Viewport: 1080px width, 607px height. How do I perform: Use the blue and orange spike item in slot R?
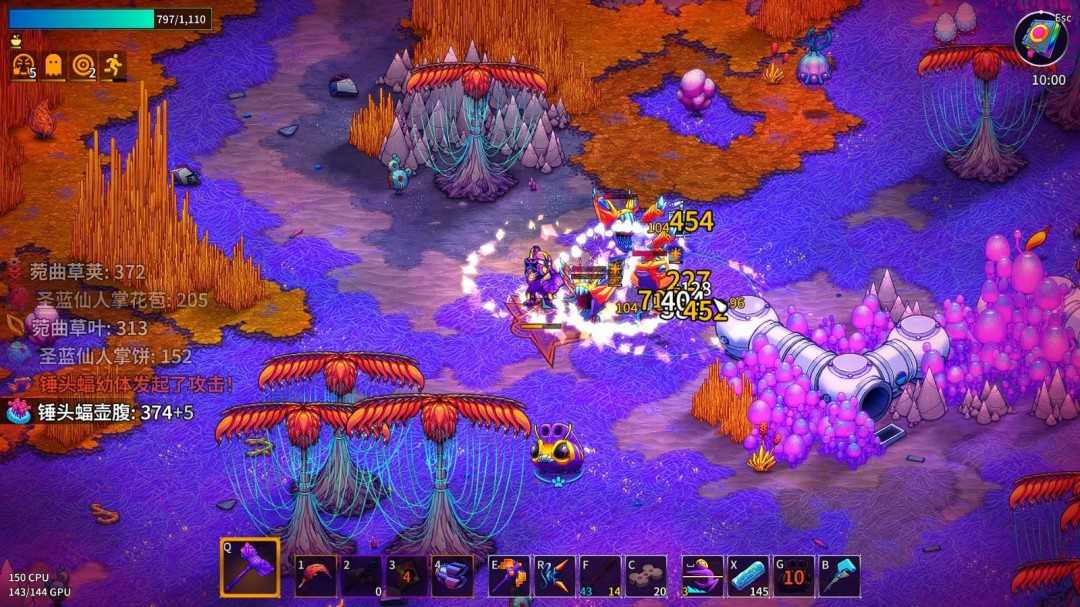[555, 576]
